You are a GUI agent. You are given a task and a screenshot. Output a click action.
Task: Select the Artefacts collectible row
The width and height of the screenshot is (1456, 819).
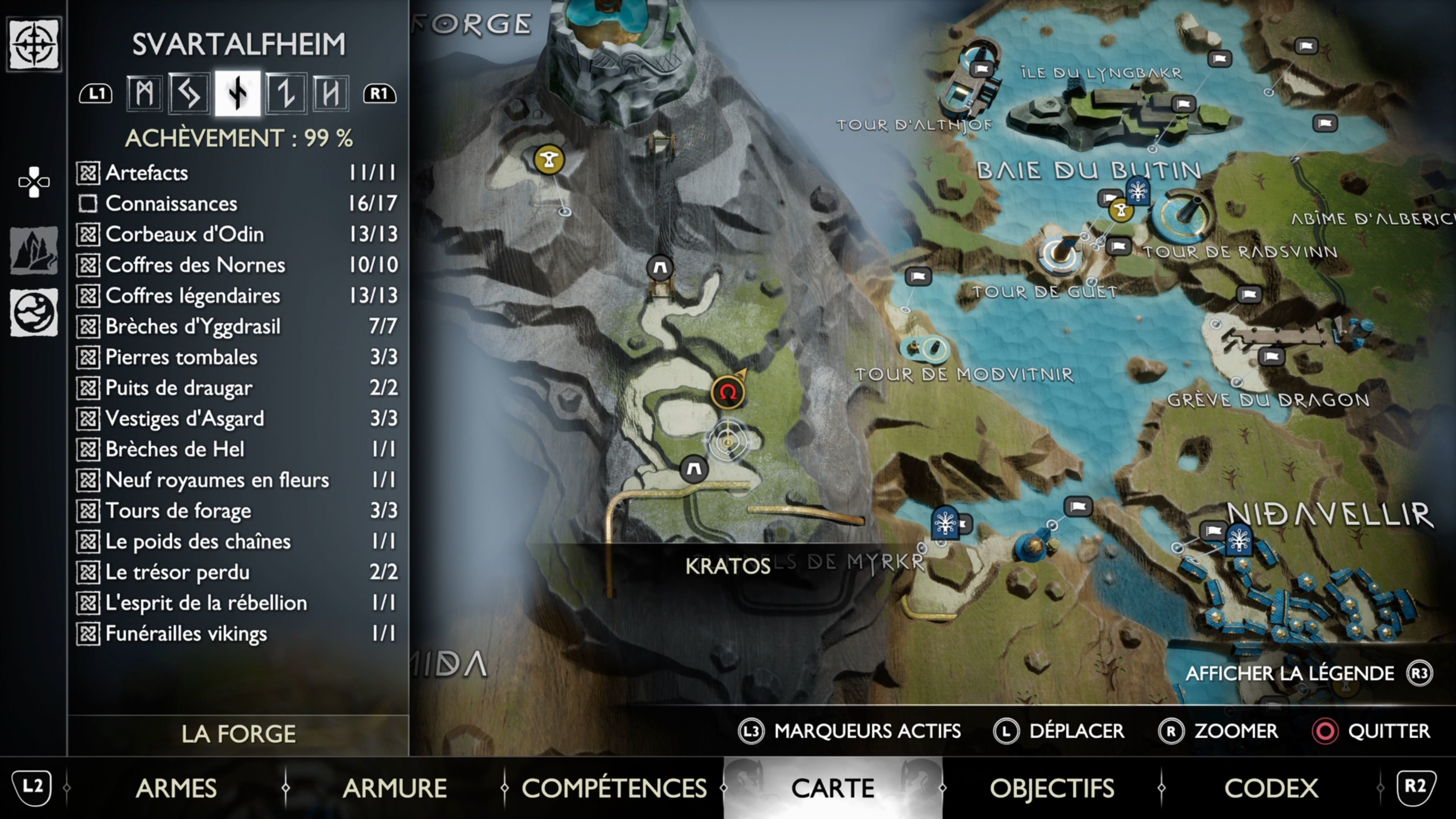point(237,173)
